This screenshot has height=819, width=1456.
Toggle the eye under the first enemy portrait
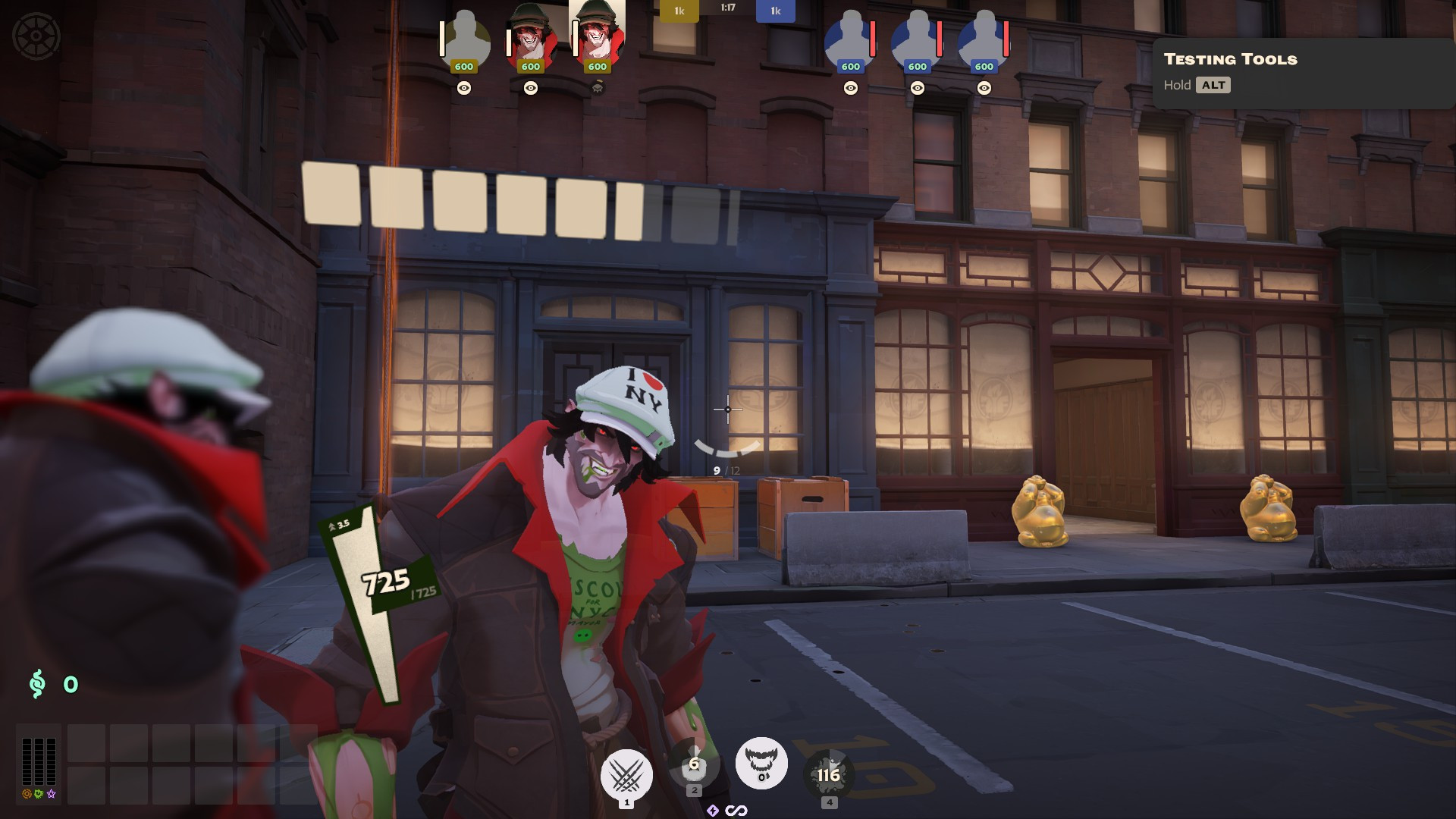tap(849, 88)
